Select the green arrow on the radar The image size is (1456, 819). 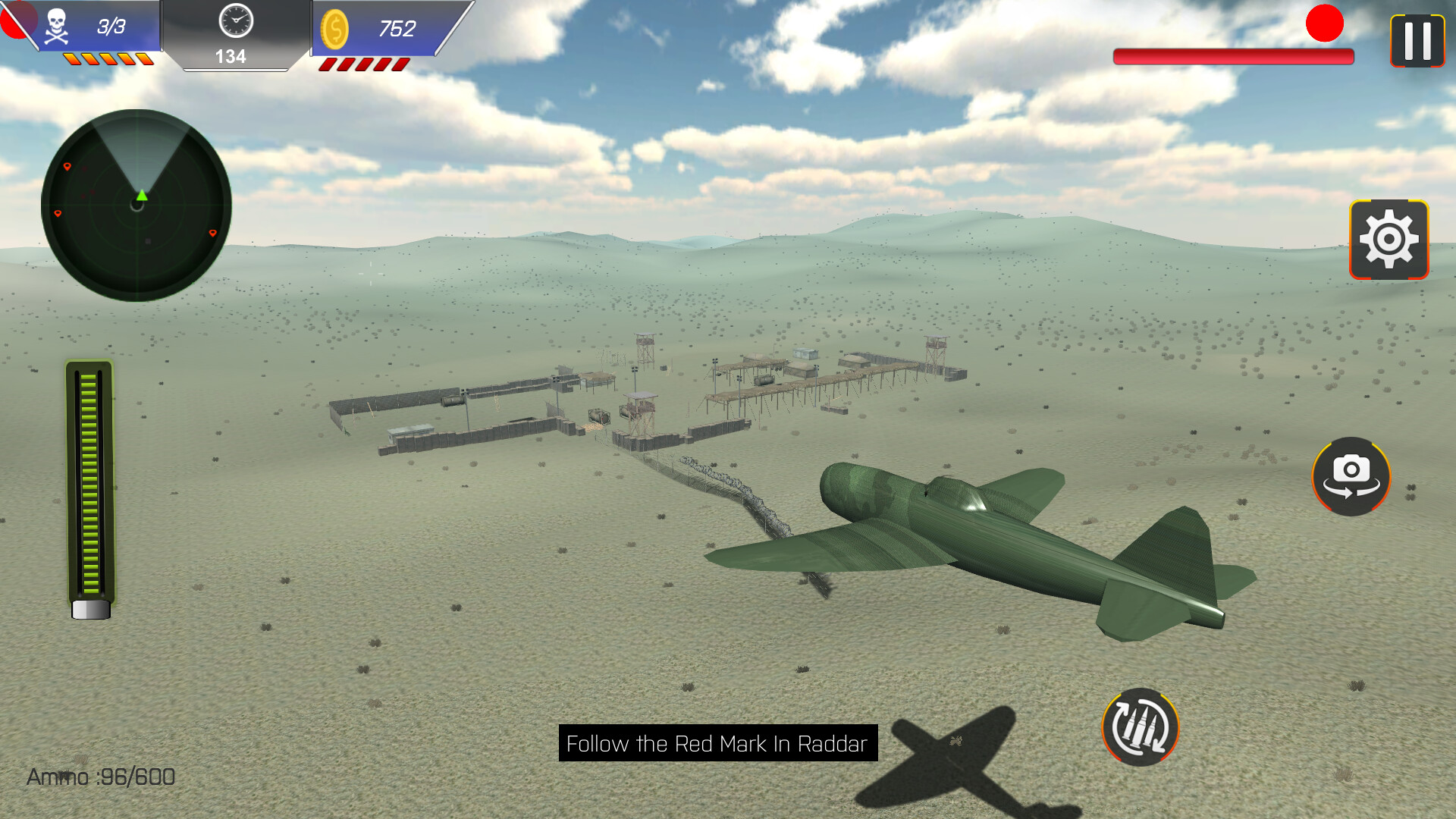140,196
